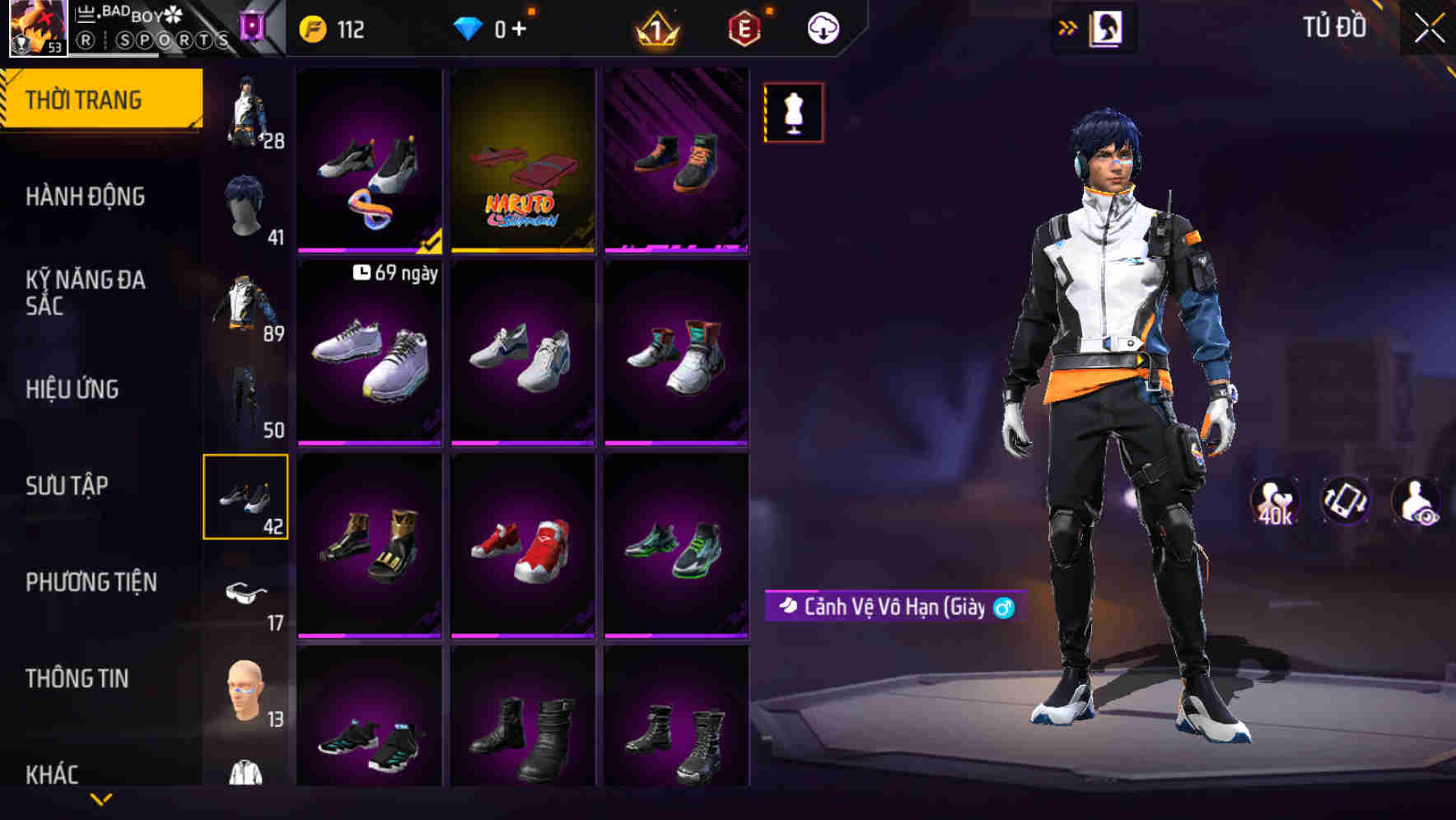Select the gold rank 1 crown badge
The image size is (1456, 820).
(656, 27)
